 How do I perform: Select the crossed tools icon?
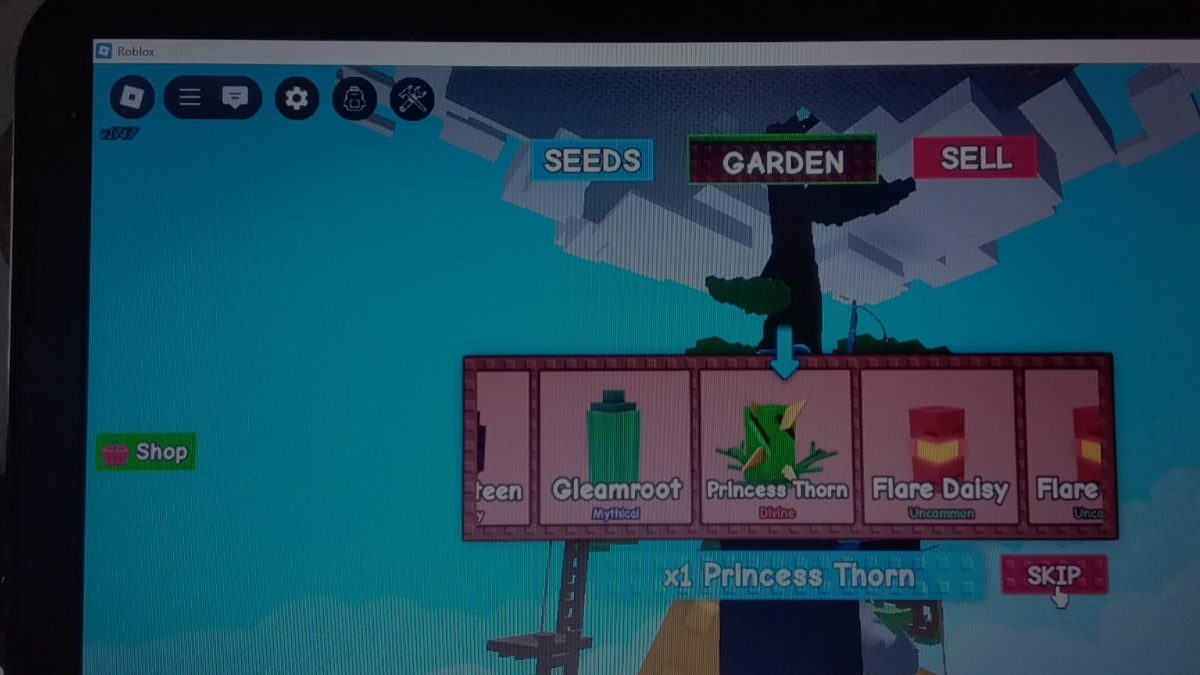pyautogui.click(x=412, y=98)
